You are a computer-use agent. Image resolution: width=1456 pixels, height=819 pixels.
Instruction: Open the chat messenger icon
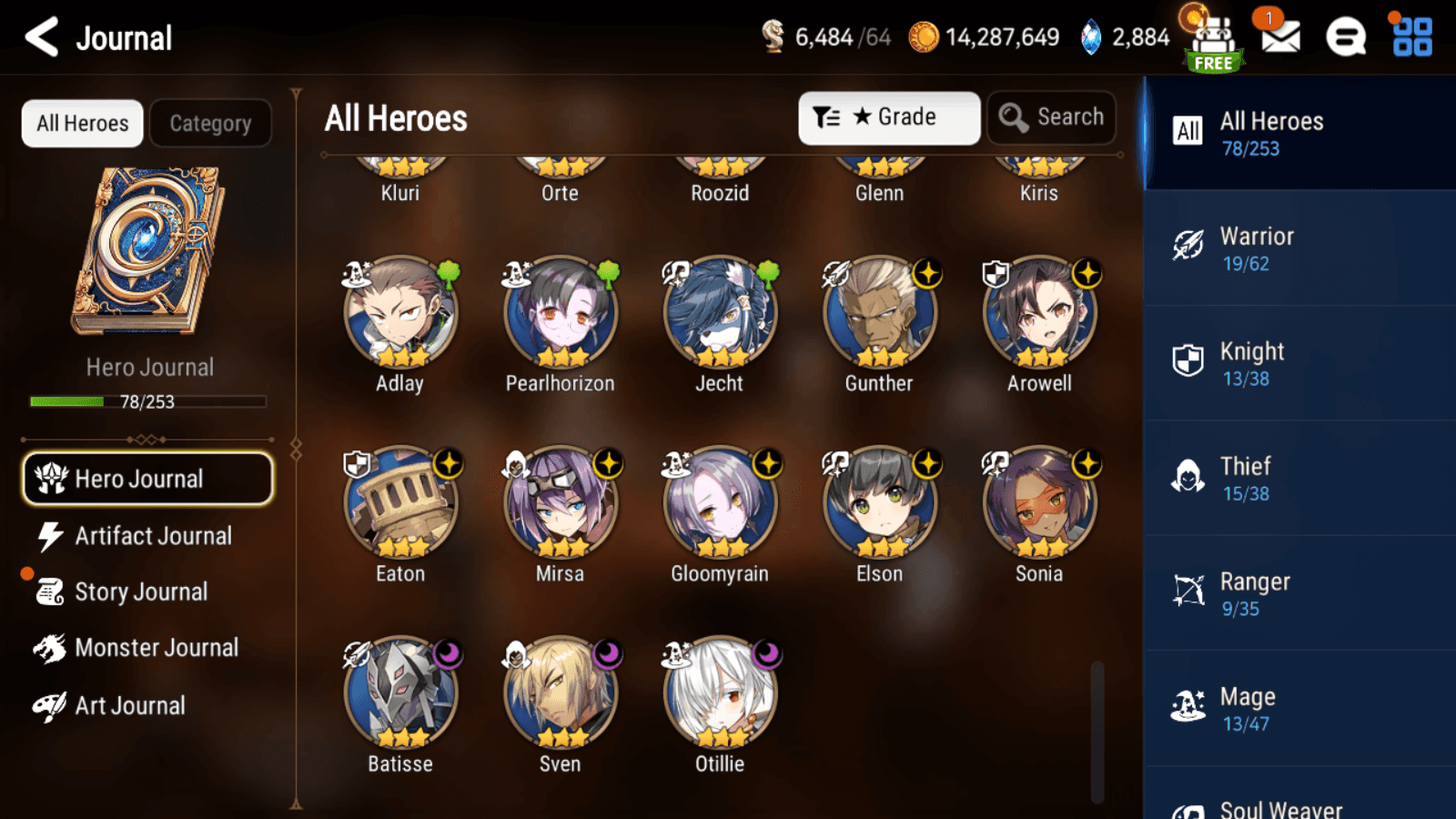point(1345,38)
